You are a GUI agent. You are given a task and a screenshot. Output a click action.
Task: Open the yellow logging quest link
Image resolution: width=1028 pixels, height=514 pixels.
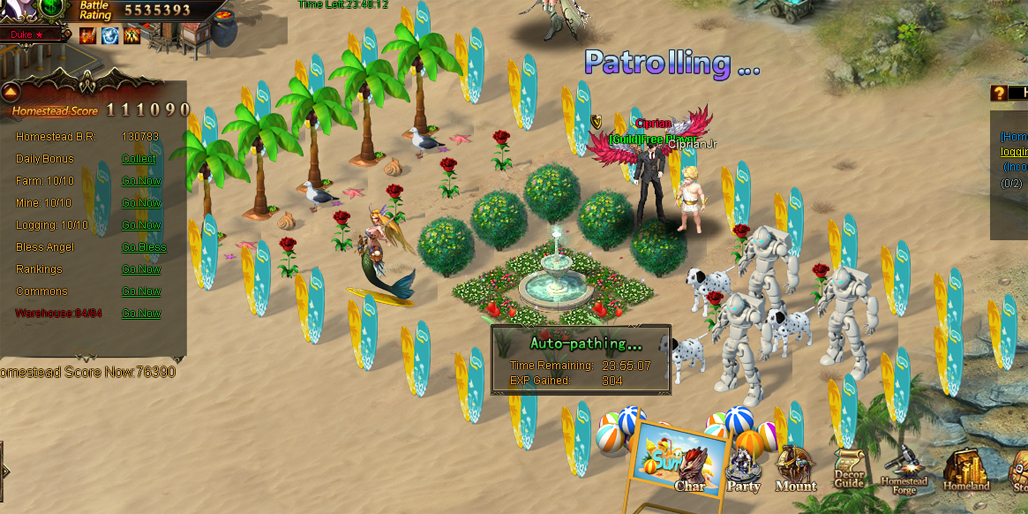tap(1014, 152)
